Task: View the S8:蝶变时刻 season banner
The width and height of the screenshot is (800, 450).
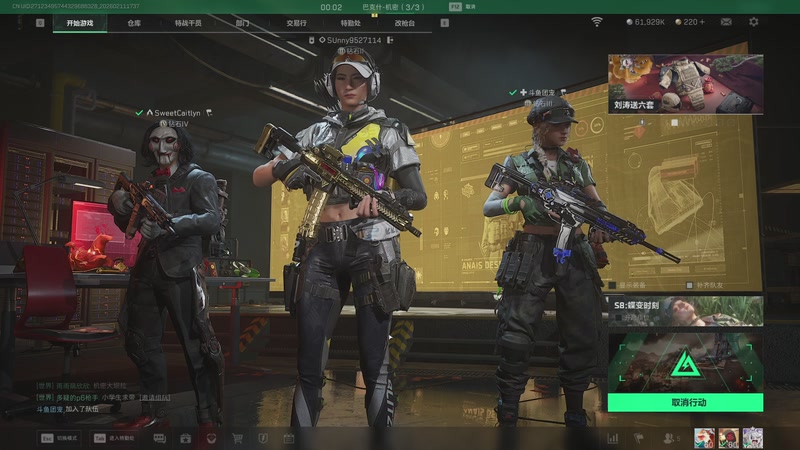Action: click(x=685, y=311)
